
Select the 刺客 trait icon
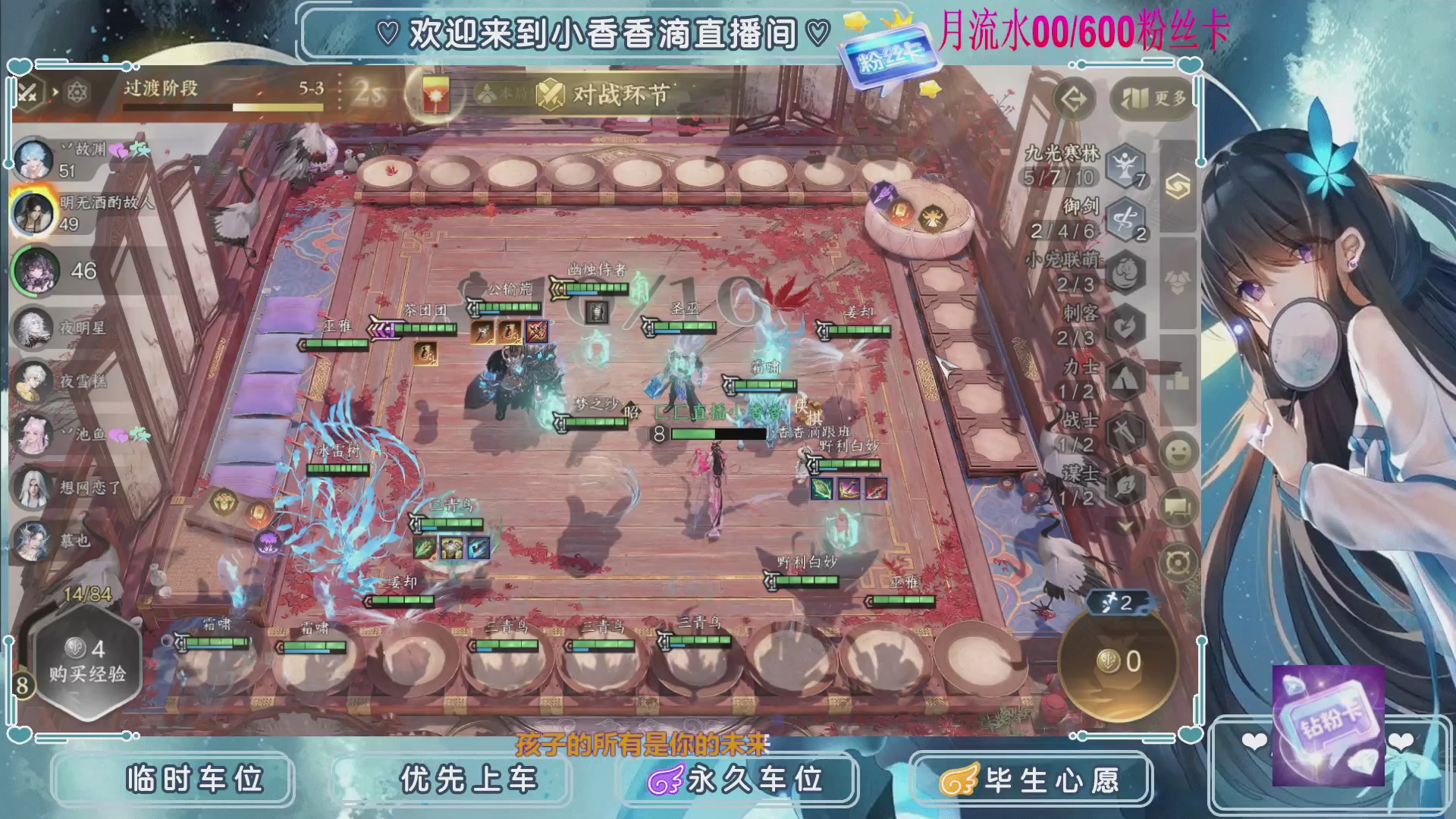[1125, 324]
